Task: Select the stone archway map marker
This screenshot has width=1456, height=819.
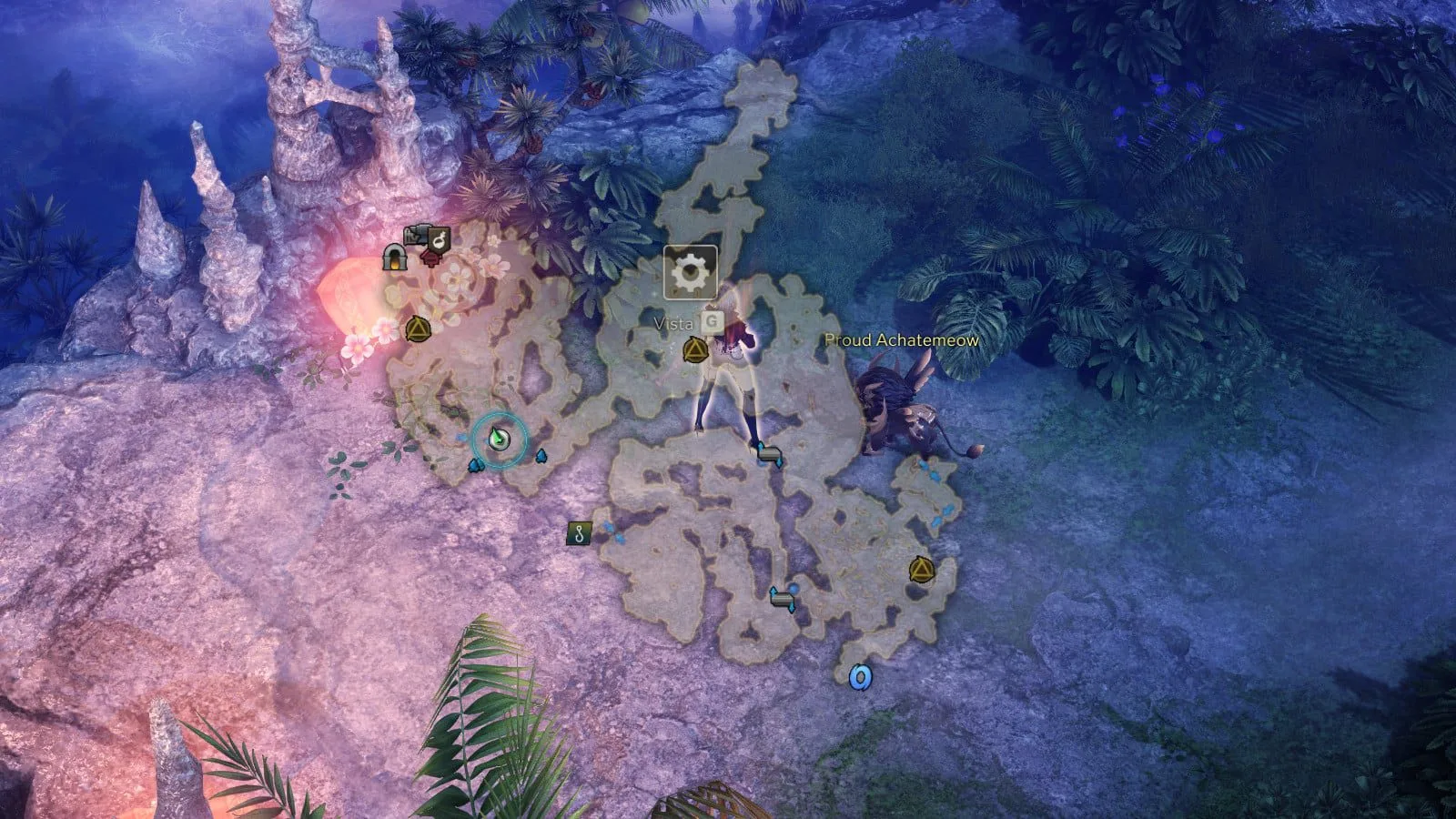Action: click(x=394, y=258)
